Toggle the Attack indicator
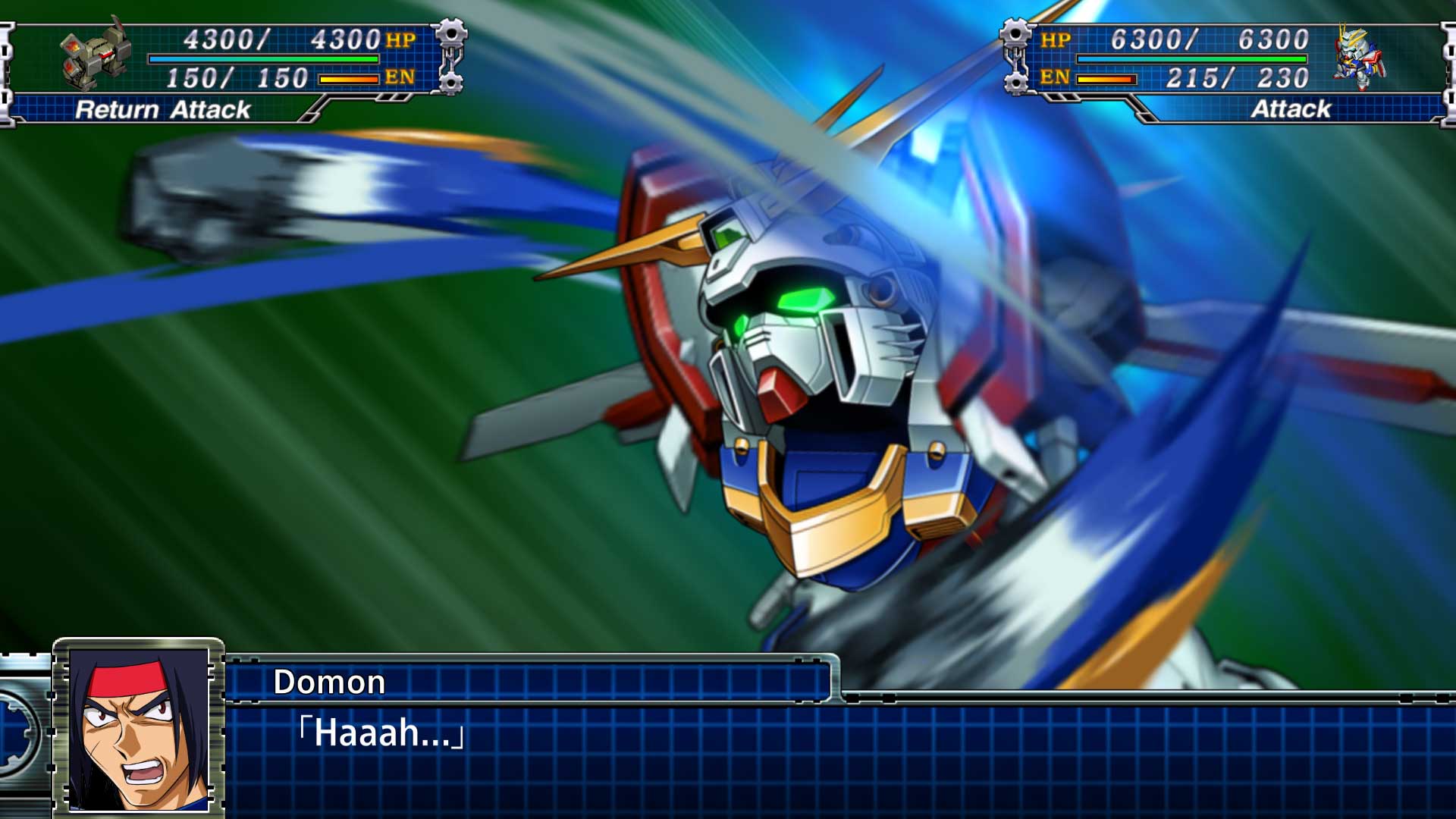The image size is (1456, 819). pos(1293,109)
